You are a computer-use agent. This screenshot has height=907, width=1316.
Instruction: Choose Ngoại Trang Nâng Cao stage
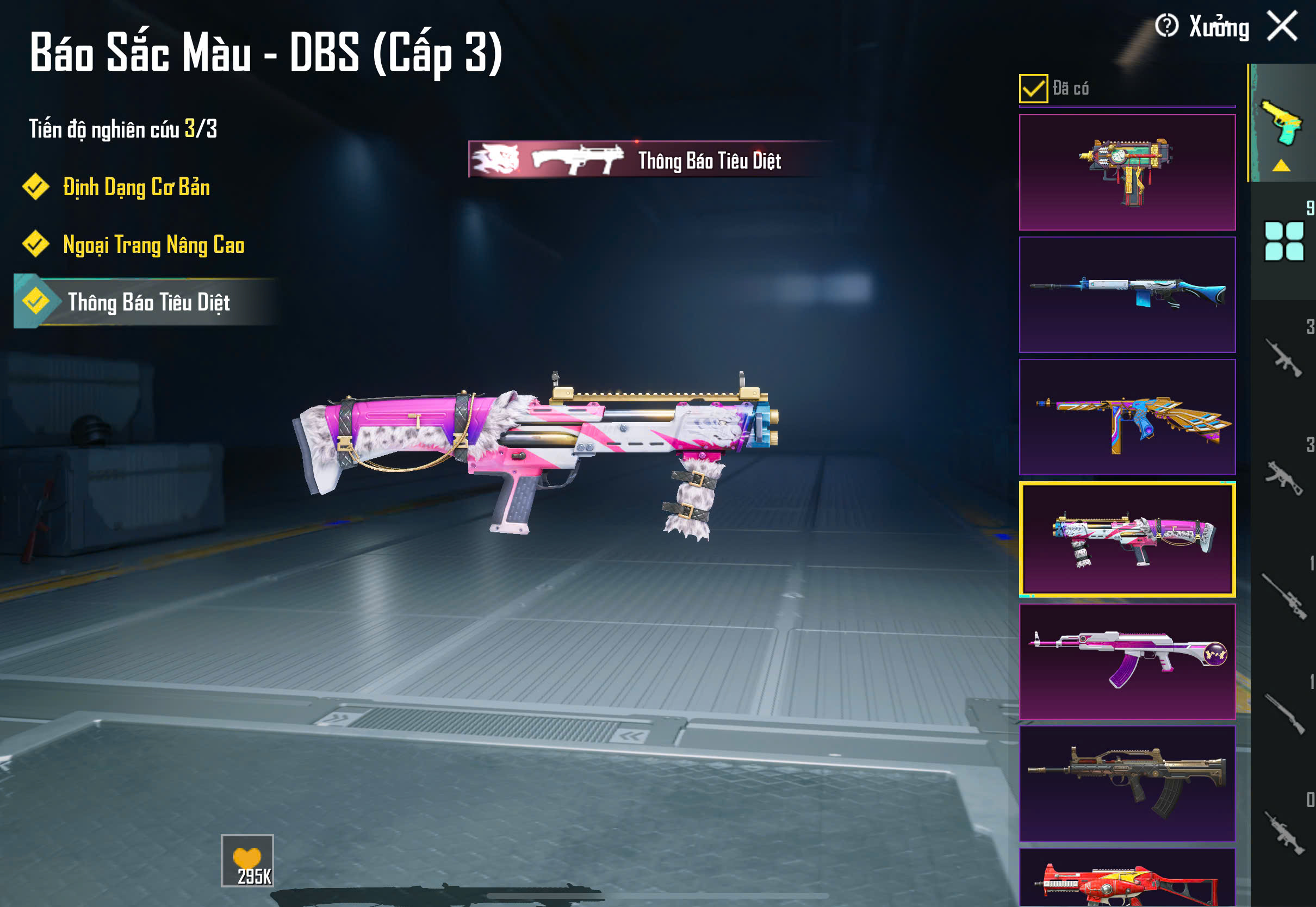pos(153,245)
